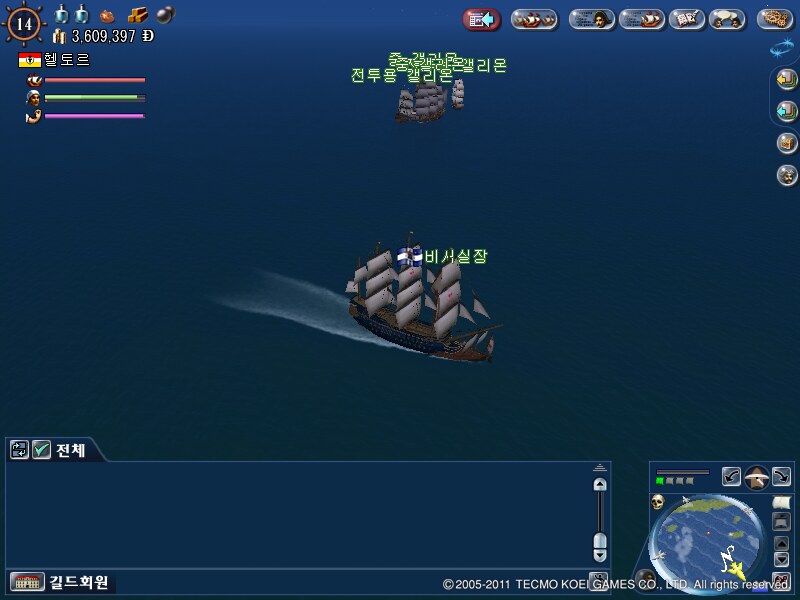Turn the ship right with curved arrow
This screenshot has height=600, width=800.
coord(781,477)
